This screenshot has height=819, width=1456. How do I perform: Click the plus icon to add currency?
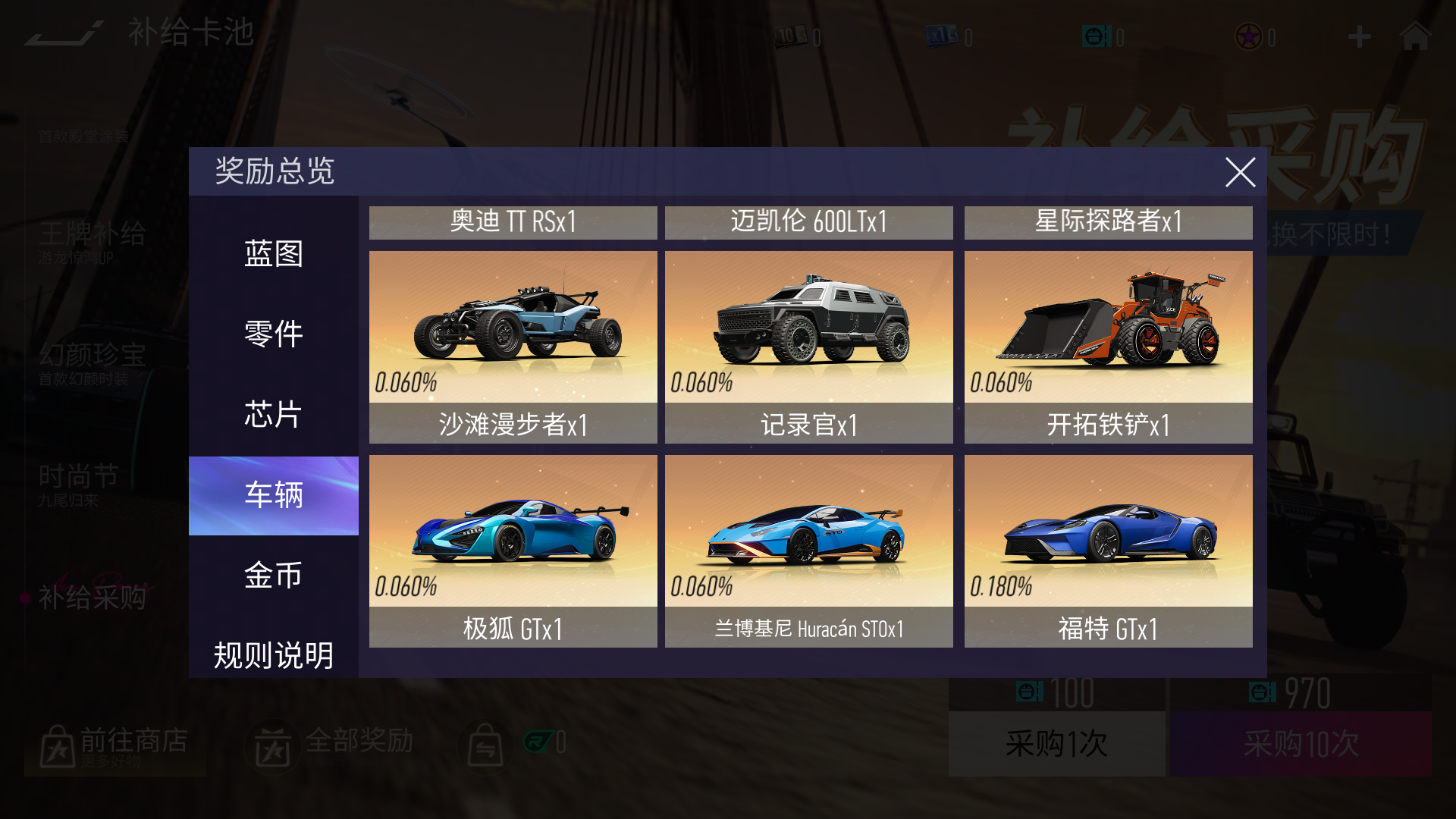[1357, 37]
